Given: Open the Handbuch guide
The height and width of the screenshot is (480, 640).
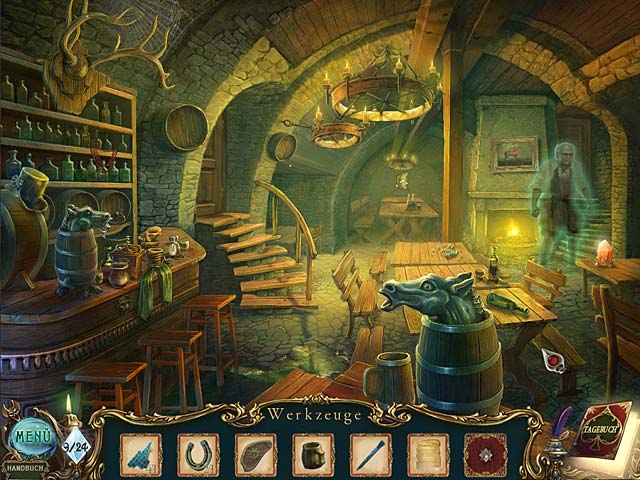Looking at the screenshot, I should coord(25,468).
